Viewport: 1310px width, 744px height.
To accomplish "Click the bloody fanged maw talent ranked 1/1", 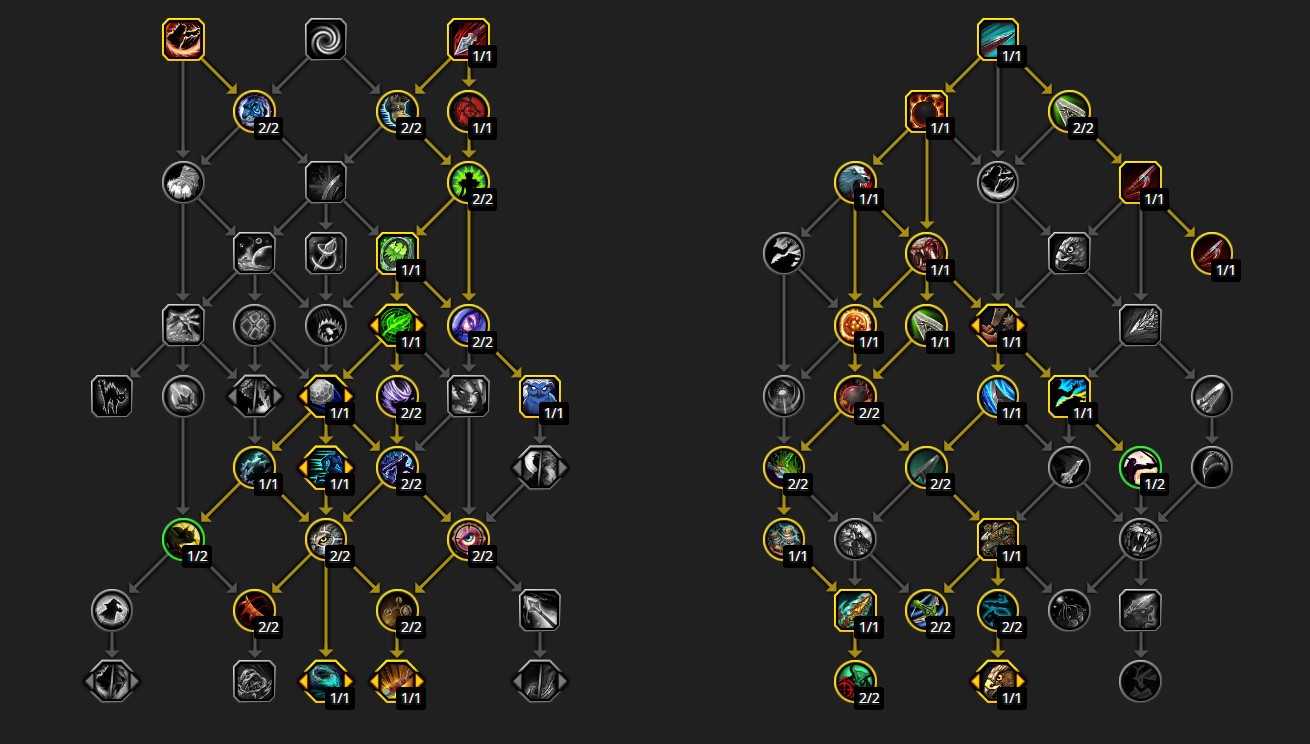I will point(926,253).
